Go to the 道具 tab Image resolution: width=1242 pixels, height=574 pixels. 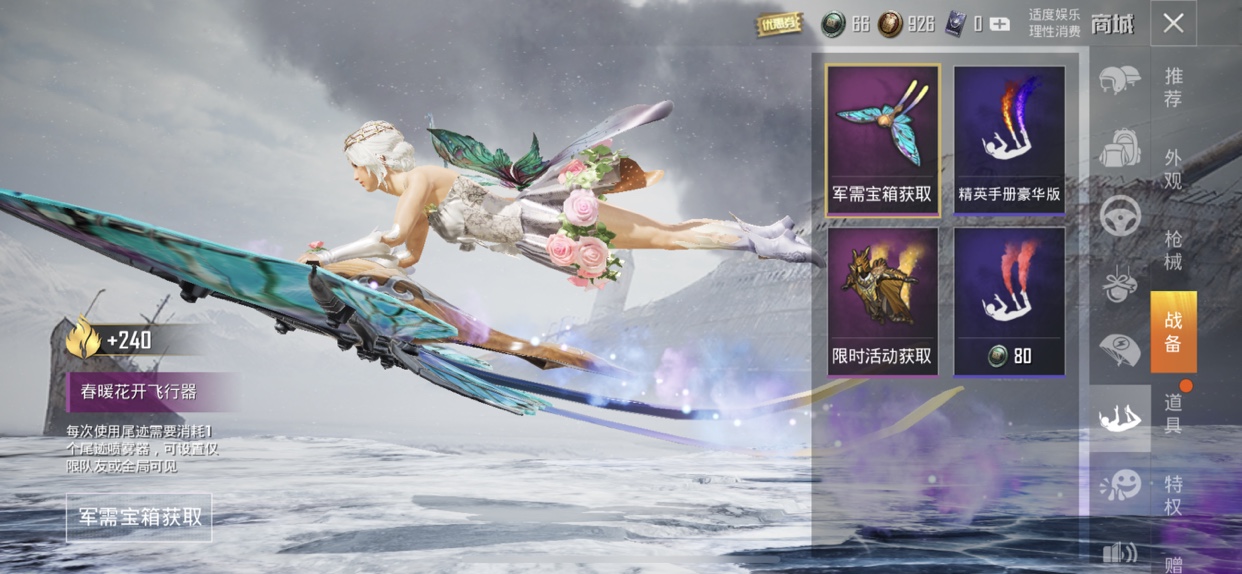click(x=1173, y=413)
